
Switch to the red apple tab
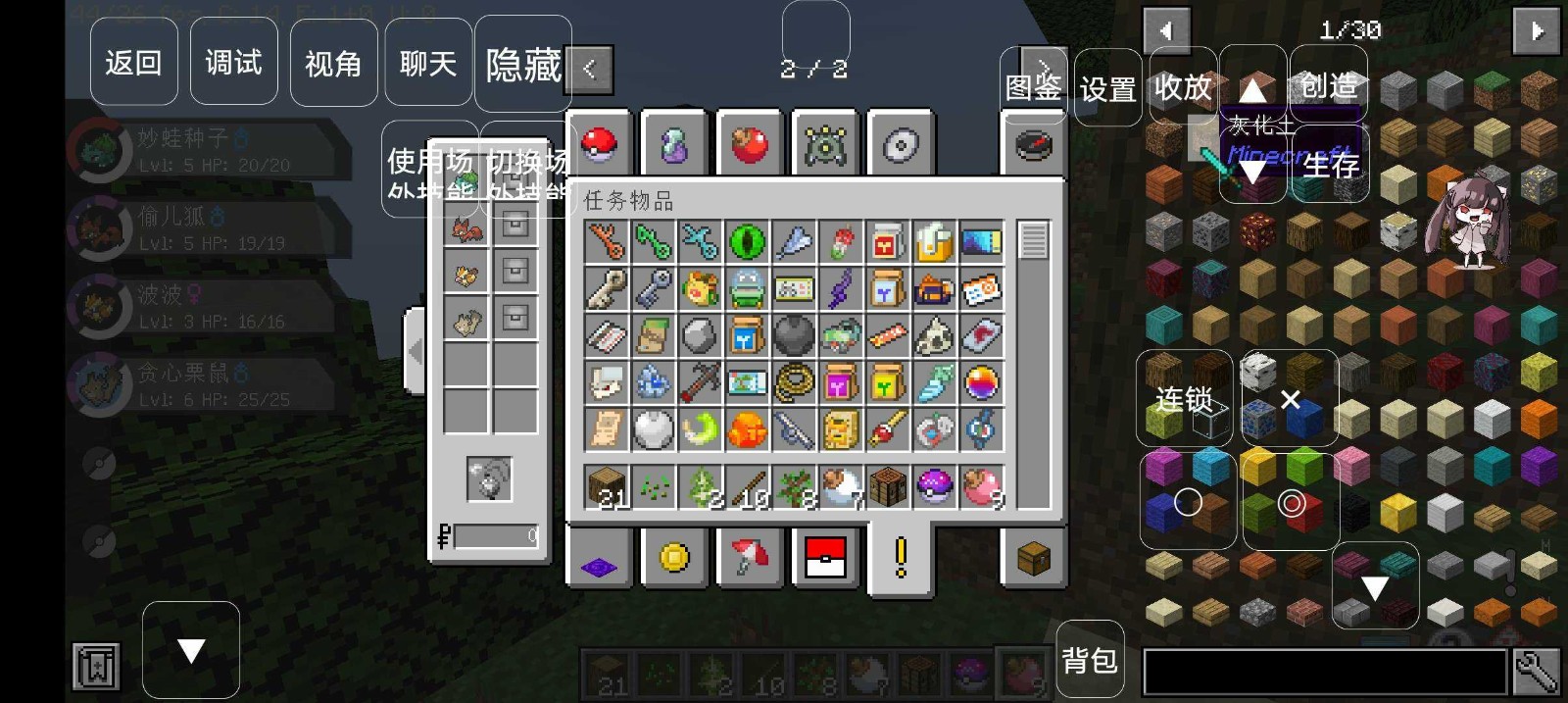tap(750, 145)
